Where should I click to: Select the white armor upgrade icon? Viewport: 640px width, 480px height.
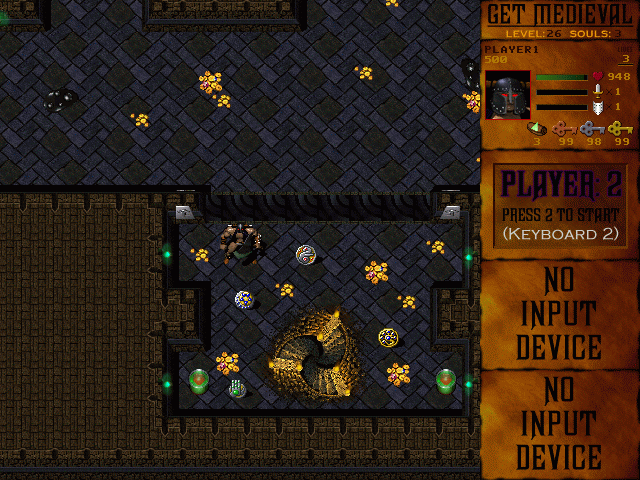[598, 106]
